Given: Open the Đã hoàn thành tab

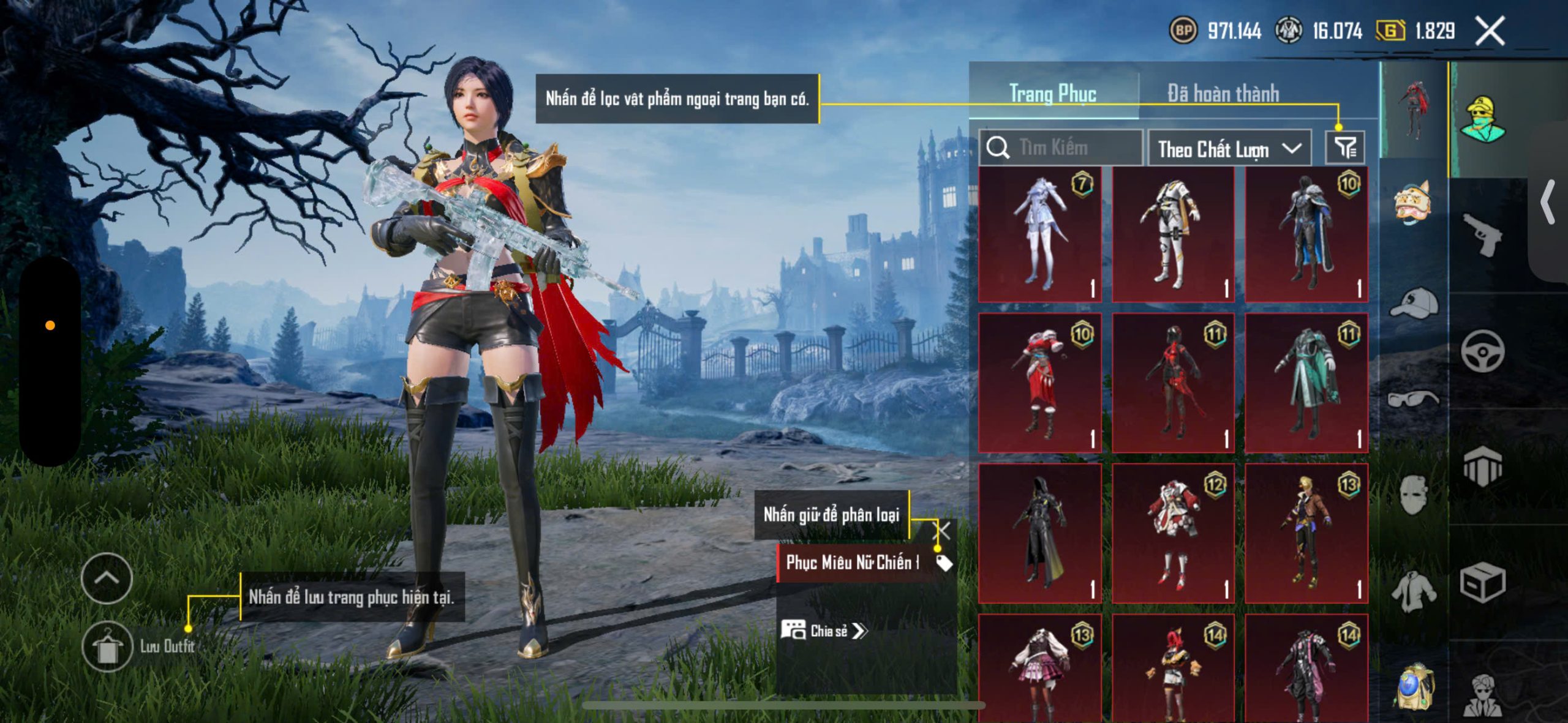Looking at the screenshot, I should tap(1223, 94).
